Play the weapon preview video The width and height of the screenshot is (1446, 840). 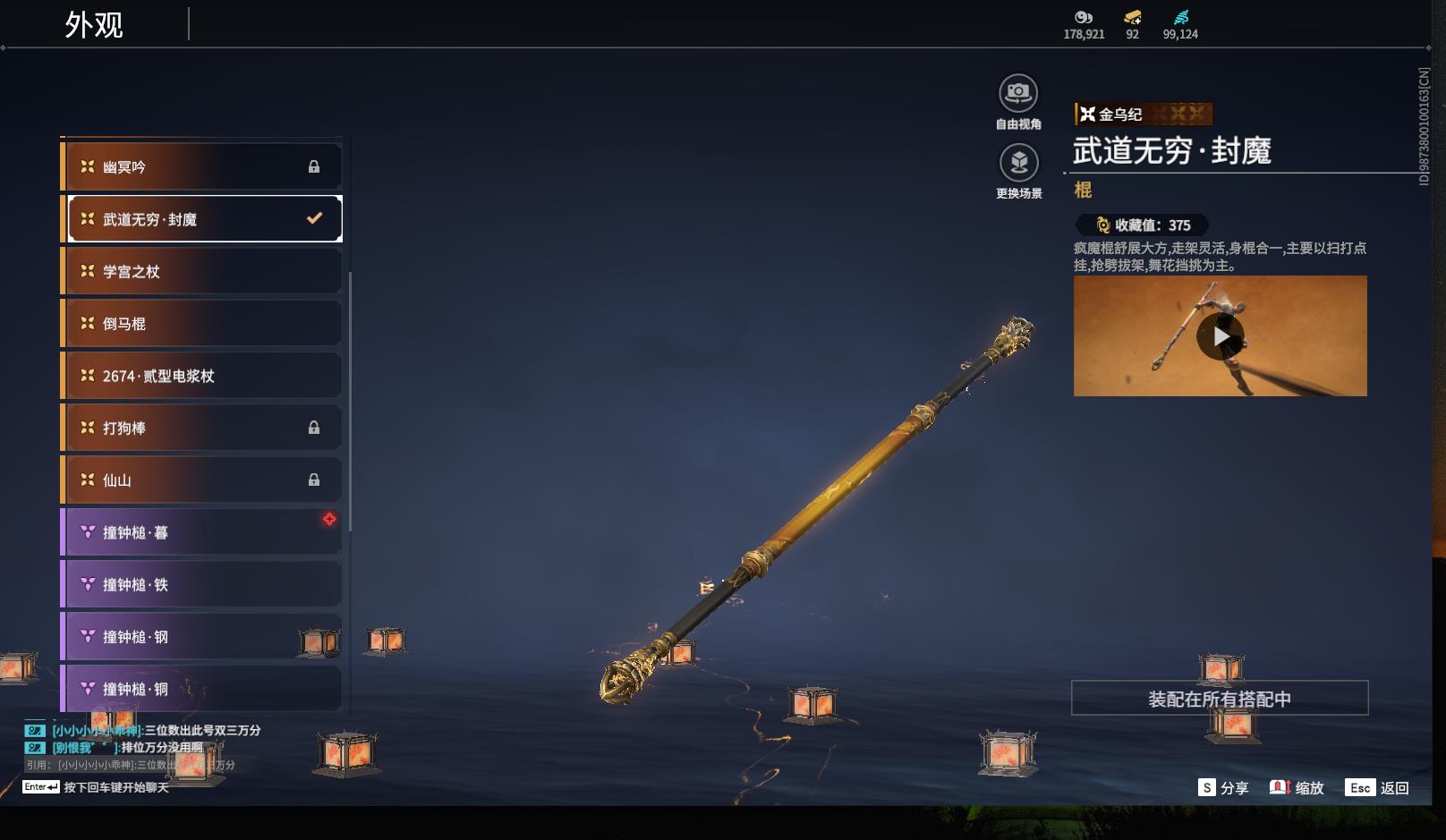tap(1220, 336)
